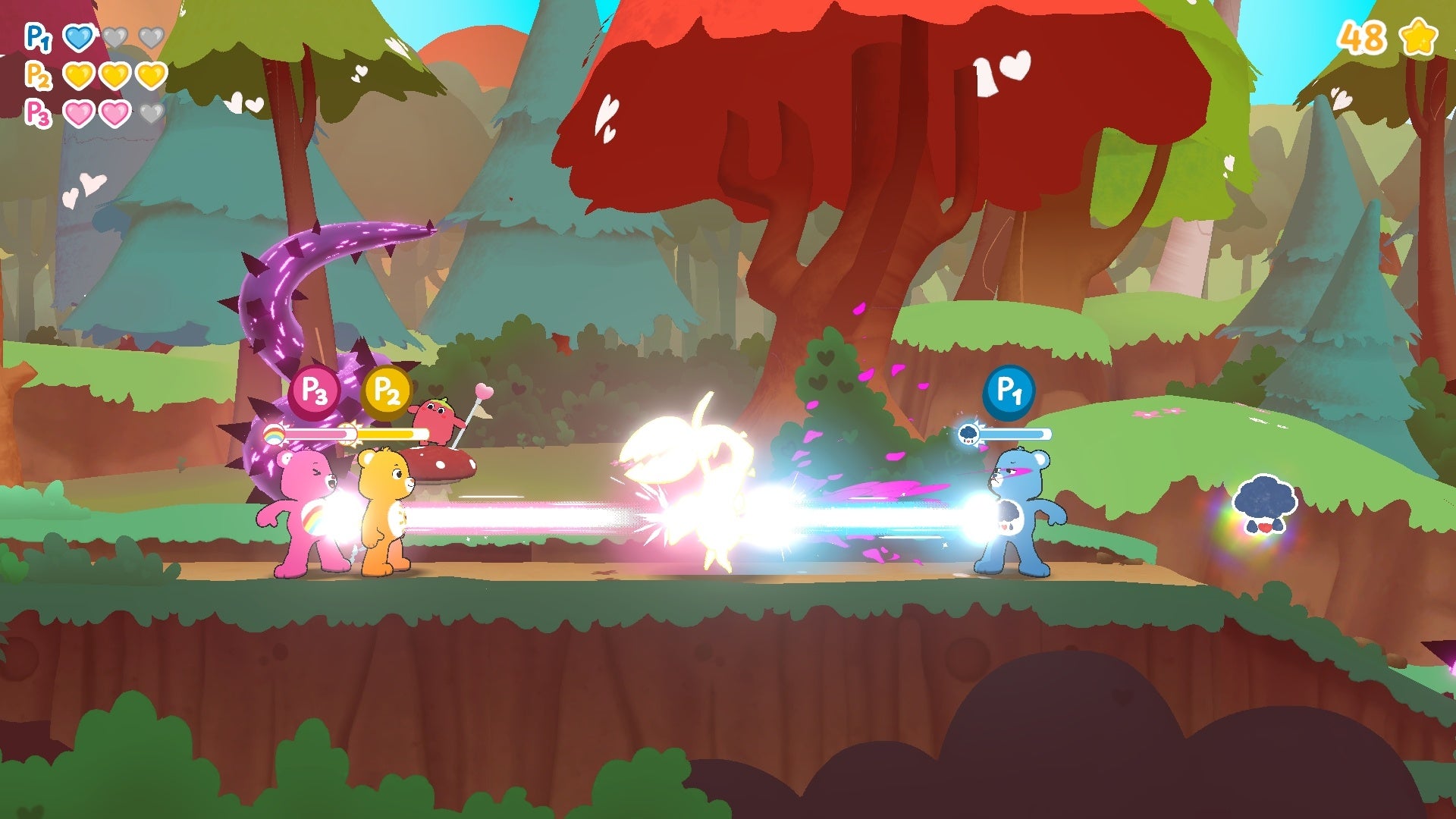Pick the P2 label beside the yellow hearts
The width and height of the screenshot is (1456, 819).
[x=37, y=75]
